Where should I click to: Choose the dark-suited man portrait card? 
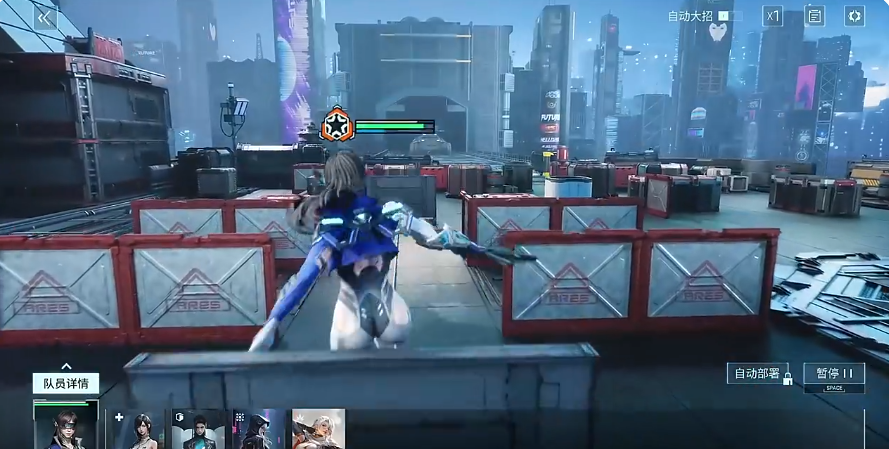198,430
